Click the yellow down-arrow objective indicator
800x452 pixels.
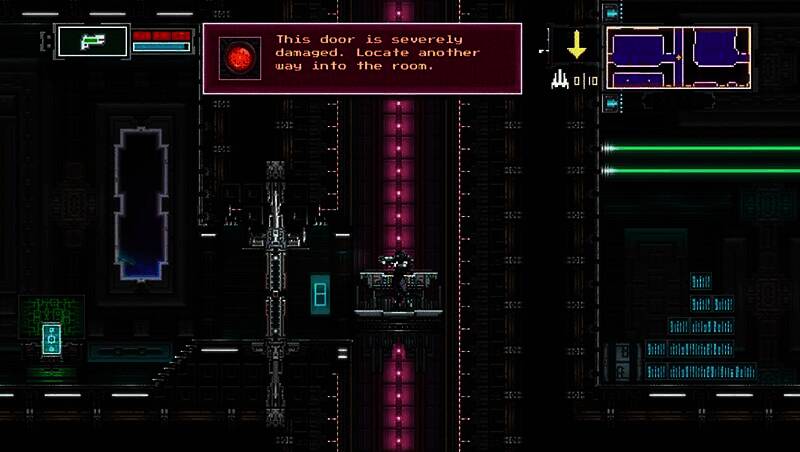(x=576, y=45)
